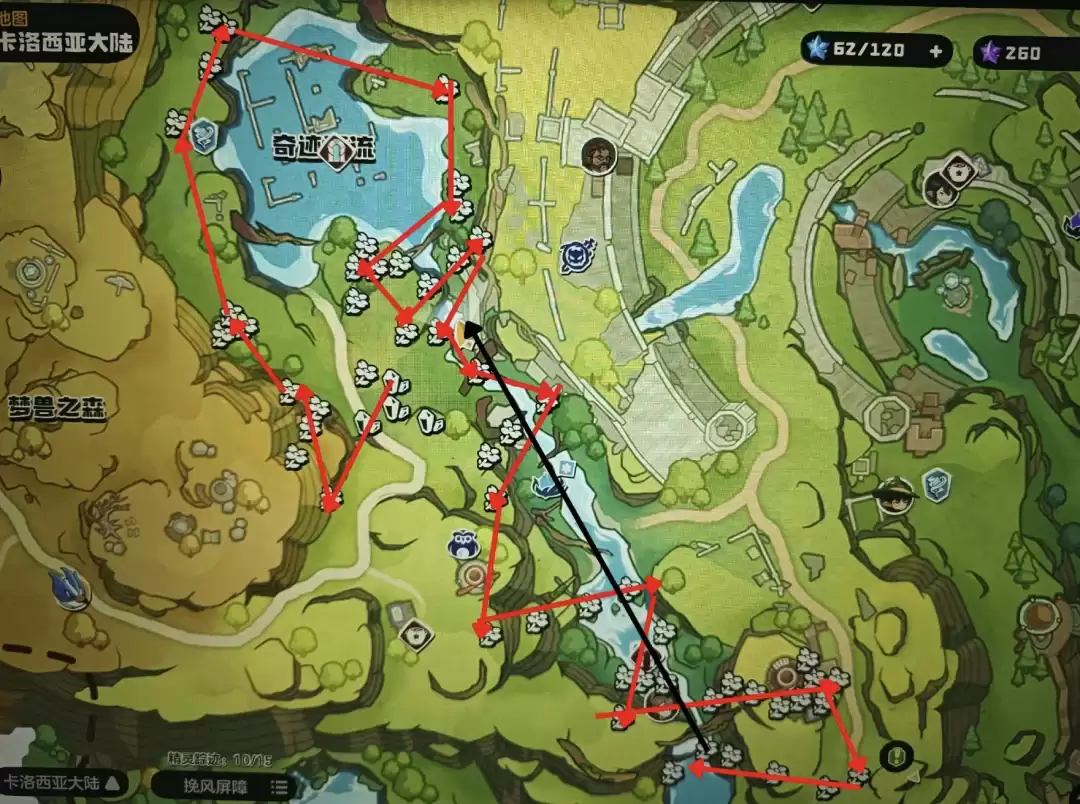The height and width of the screenshot is (804, 1080).
Task: Select the blue bird marker on the road
Action: [68, 586]
